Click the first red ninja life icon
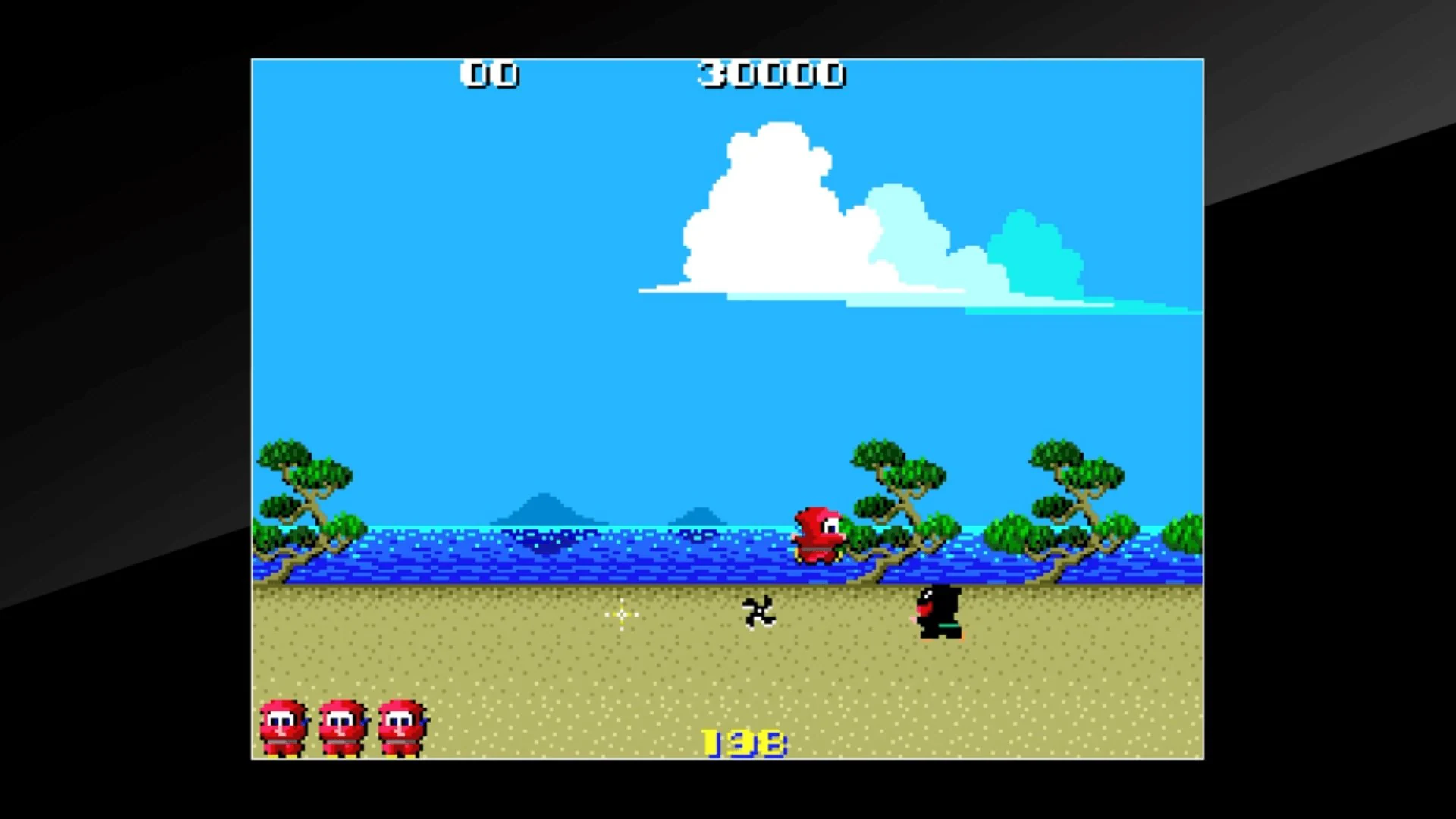This screenshot has height=819, width=1456. pos(283,724)
